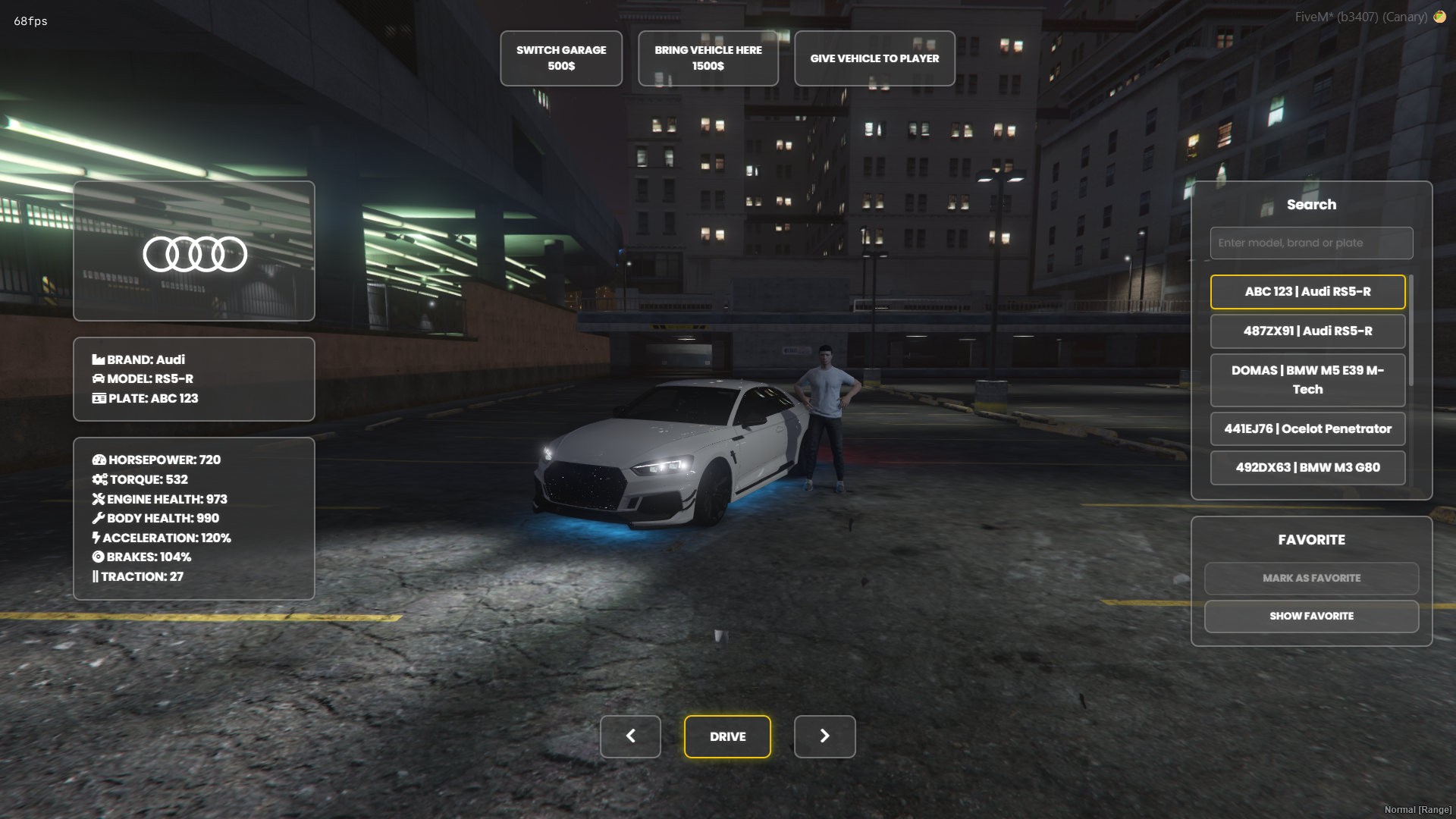The width and height of the screenshot is (1456, 819).
Task: Go to previous vehicle with left arrow
Action: click(x=630, y=736)
